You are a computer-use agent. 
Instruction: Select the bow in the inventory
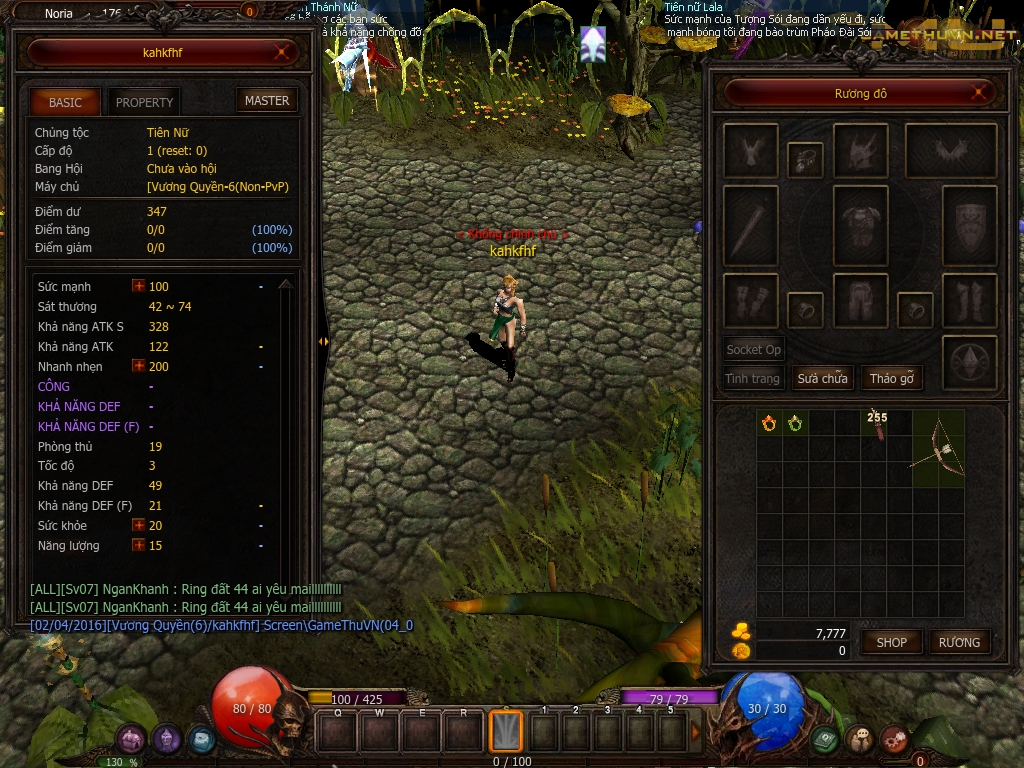938,448
